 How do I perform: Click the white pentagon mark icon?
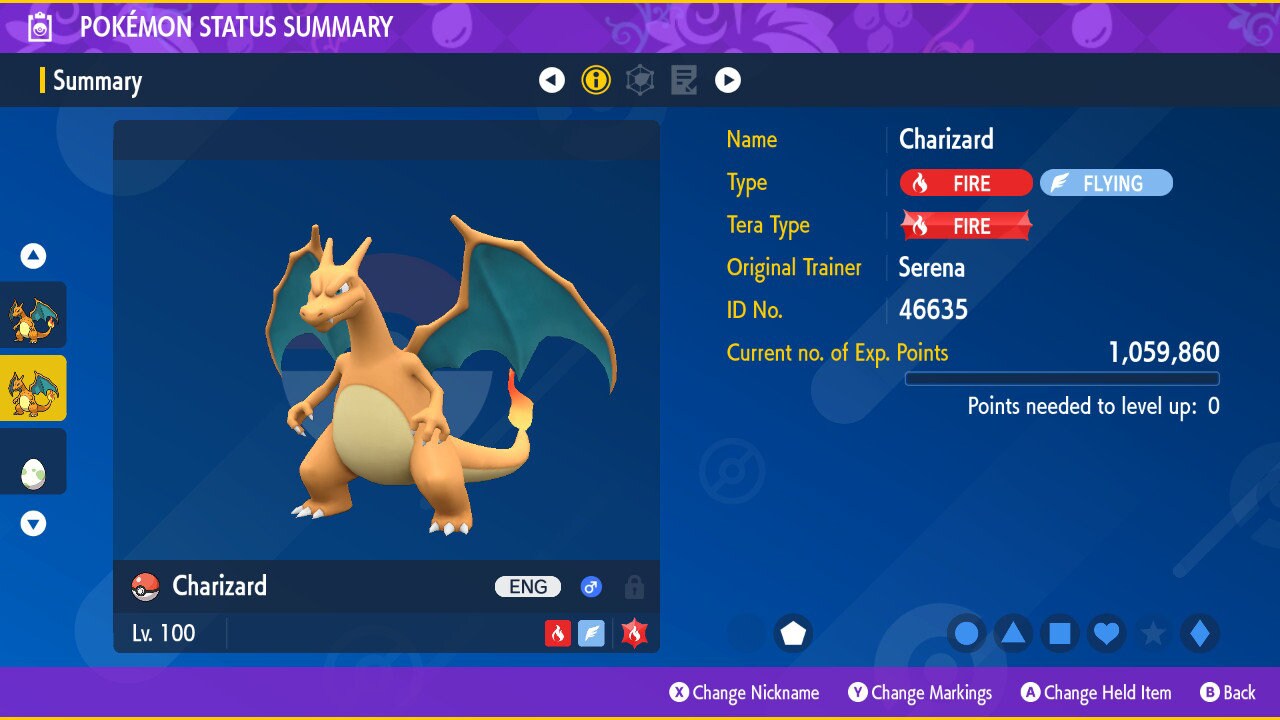[793, 634]
